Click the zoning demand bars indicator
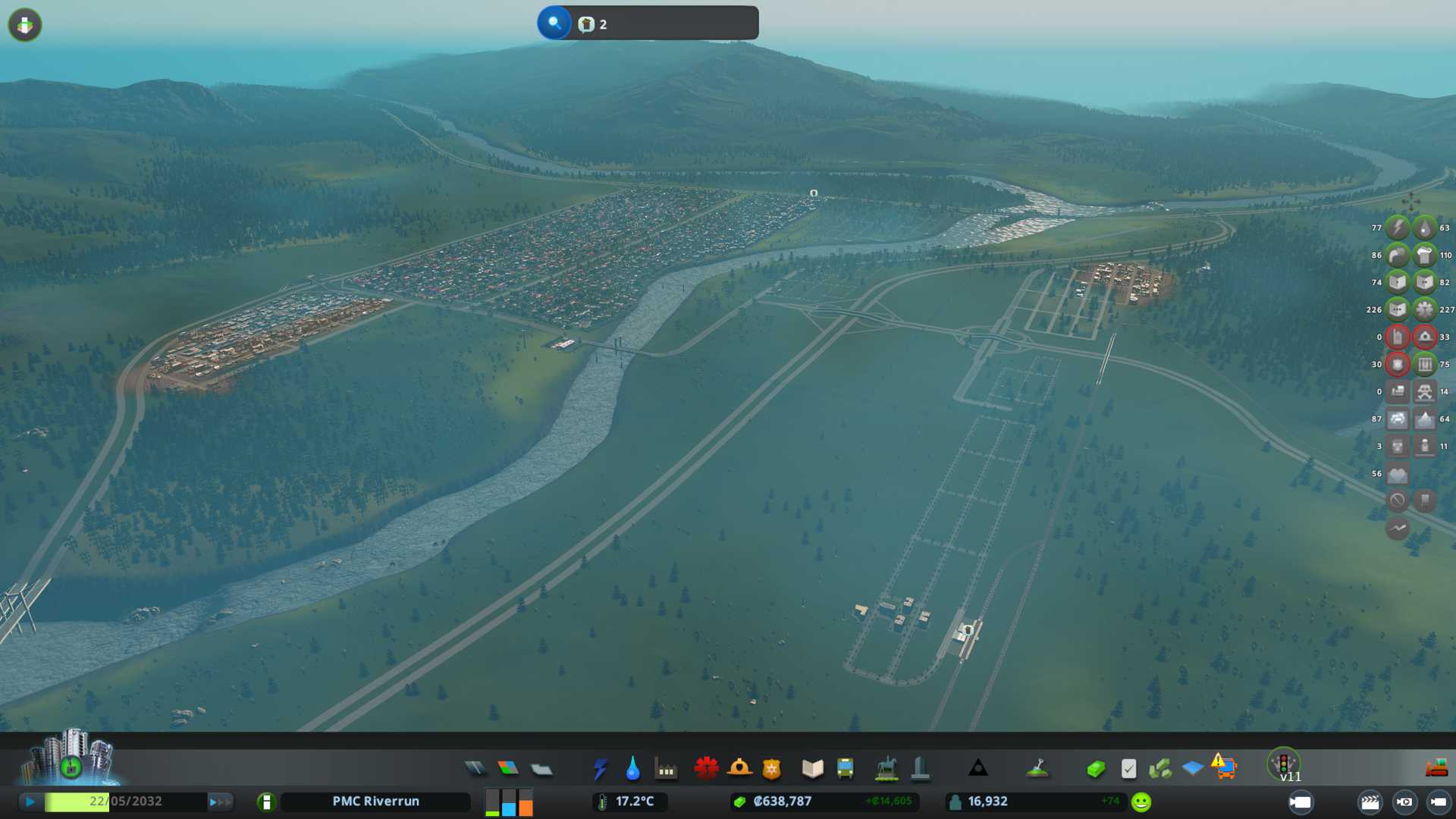Screen dimensions: 1456x819 [x=509, y=802]
